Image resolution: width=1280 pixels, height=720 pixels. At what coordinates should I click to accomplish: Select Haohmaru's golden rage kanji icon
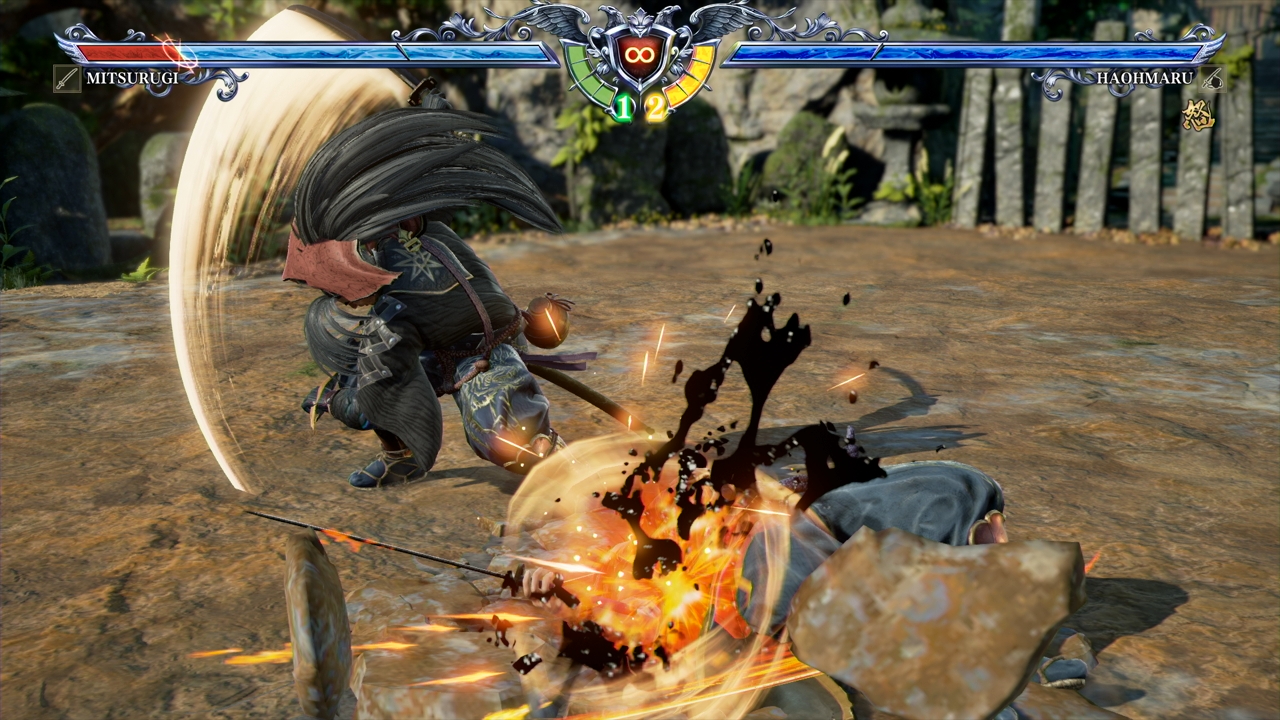[1197, 116]
